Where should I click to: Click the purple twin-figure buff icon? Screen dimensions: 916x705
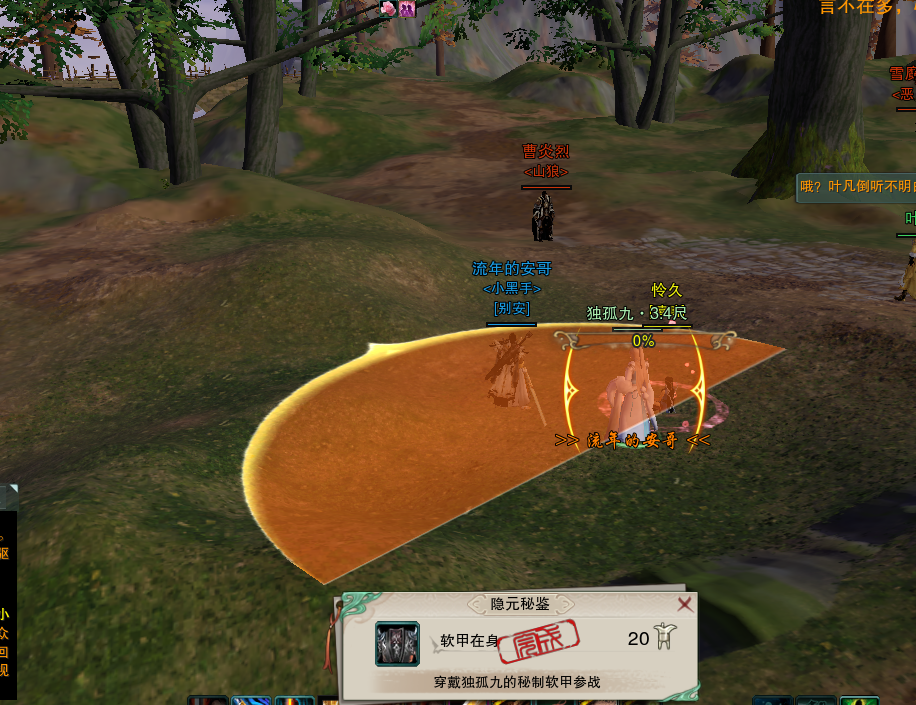pyautogui.click(x=407, y=9)
